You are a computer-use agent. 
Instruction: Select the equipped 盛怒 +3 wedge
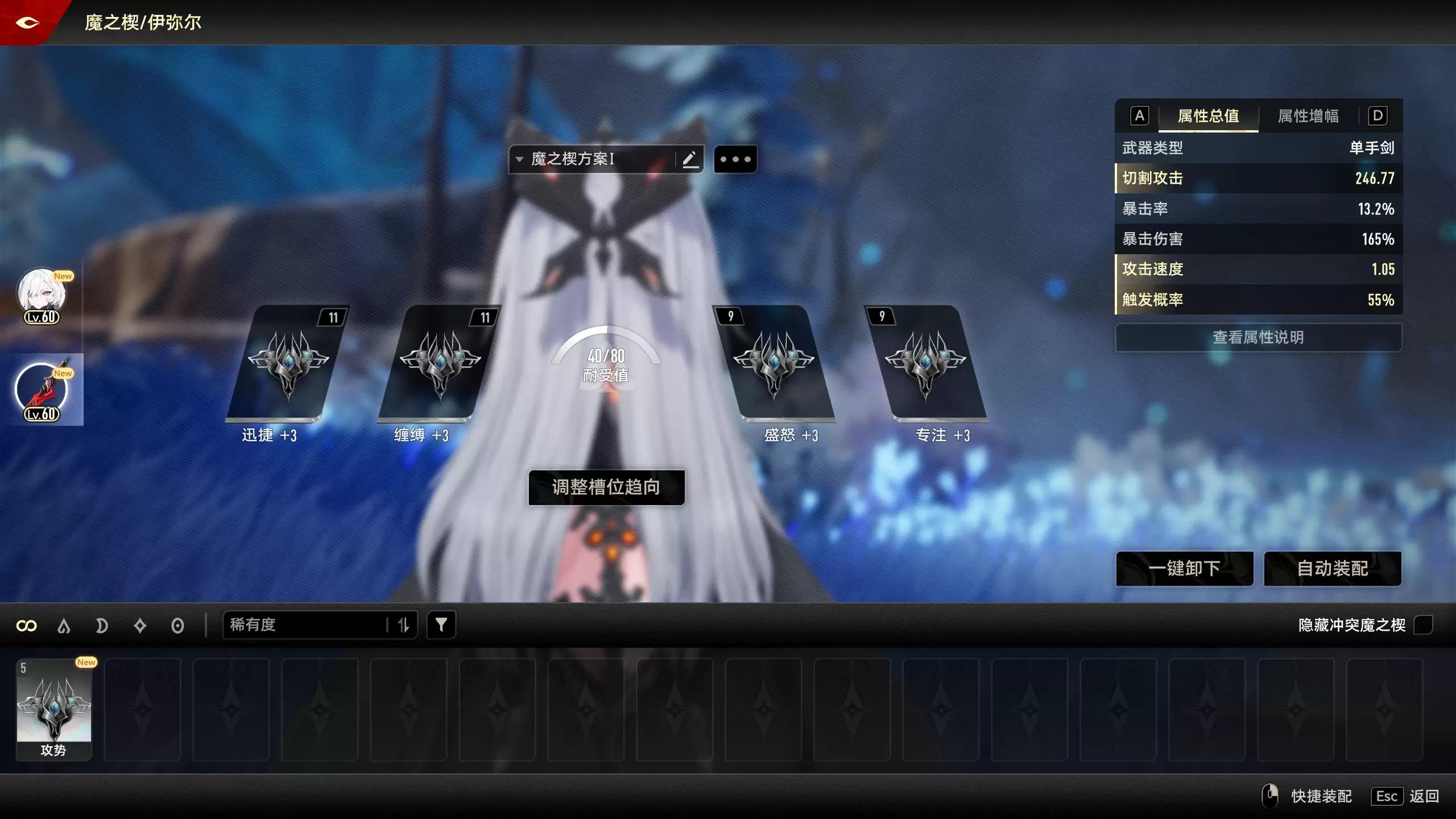pyautogui.click(x=773, y=364)
